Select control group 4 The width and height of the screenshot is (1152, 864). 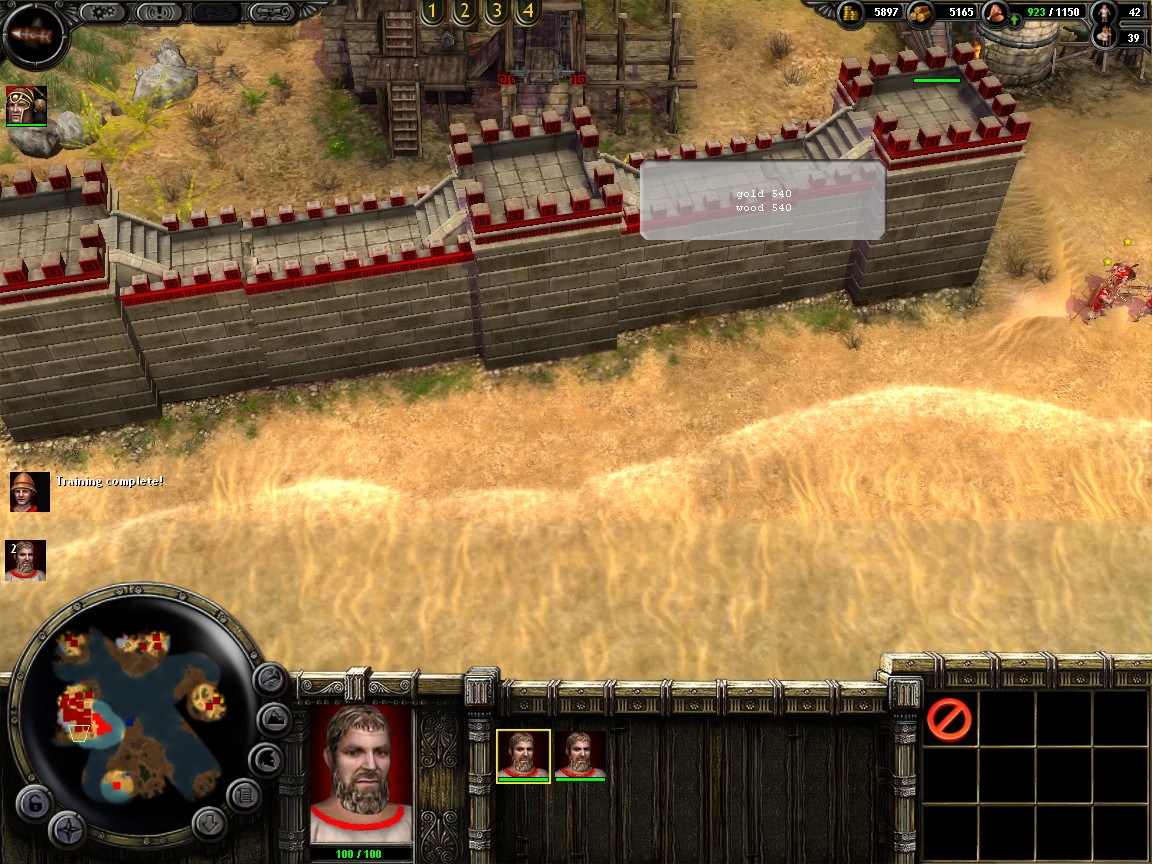point(527,12)
